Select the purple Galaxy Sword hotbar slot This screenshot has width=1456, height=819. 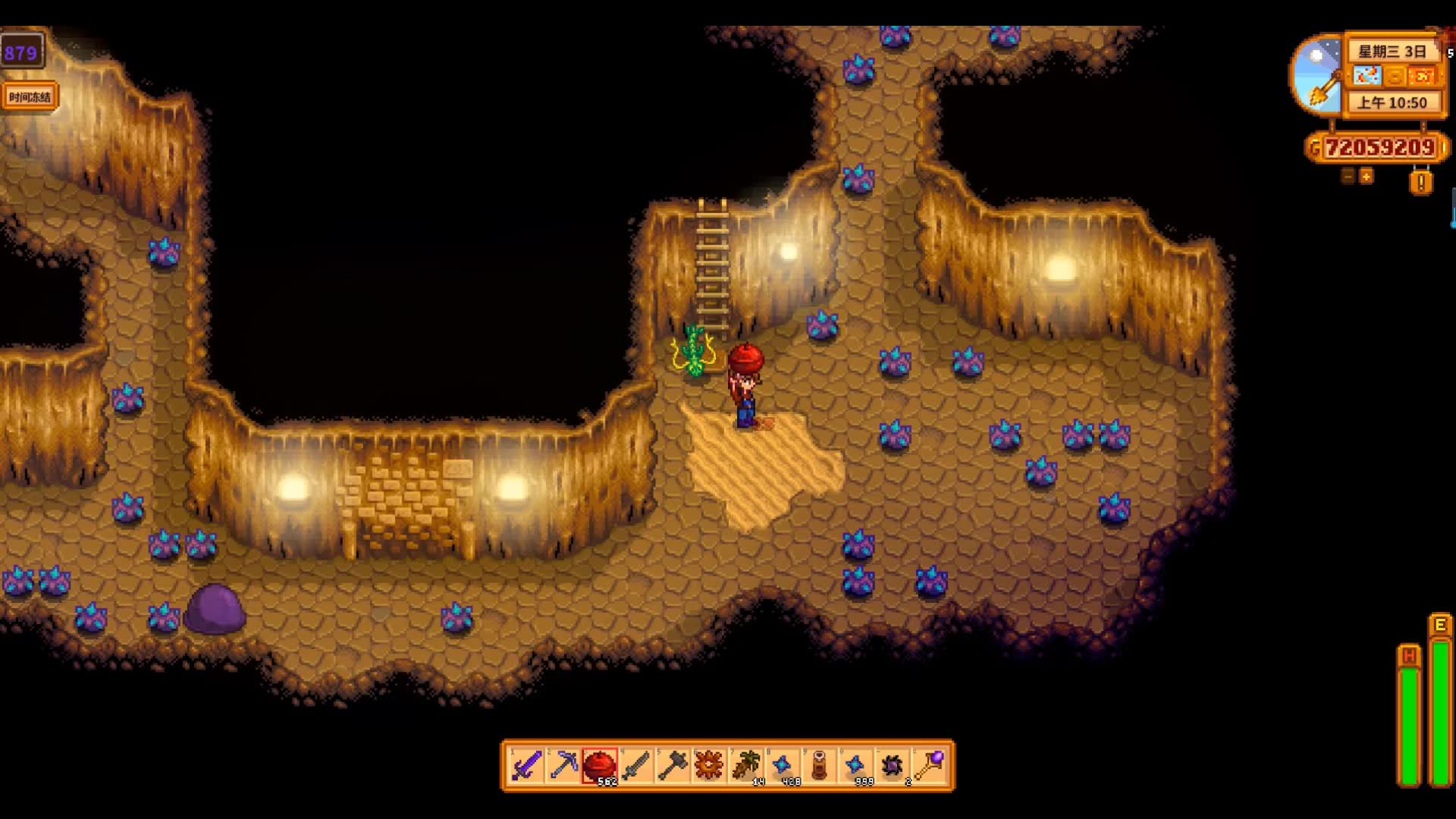526,766
